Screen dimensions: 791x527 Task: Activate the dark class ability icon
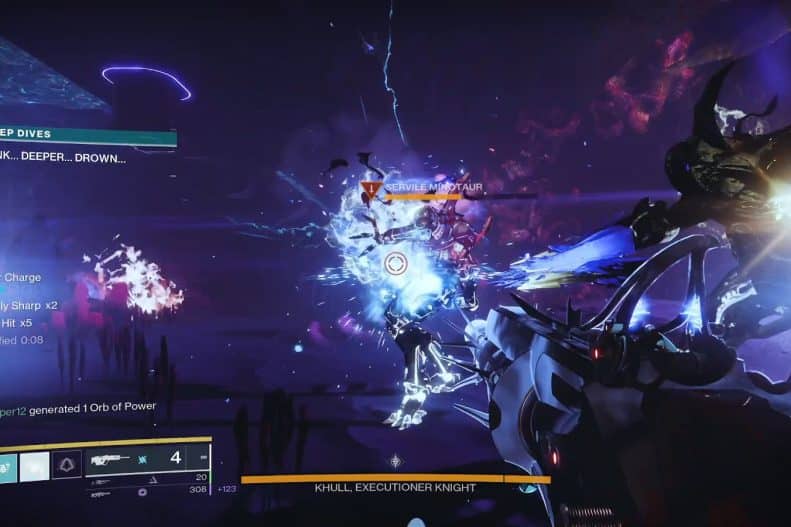click(x=66, y=466)
